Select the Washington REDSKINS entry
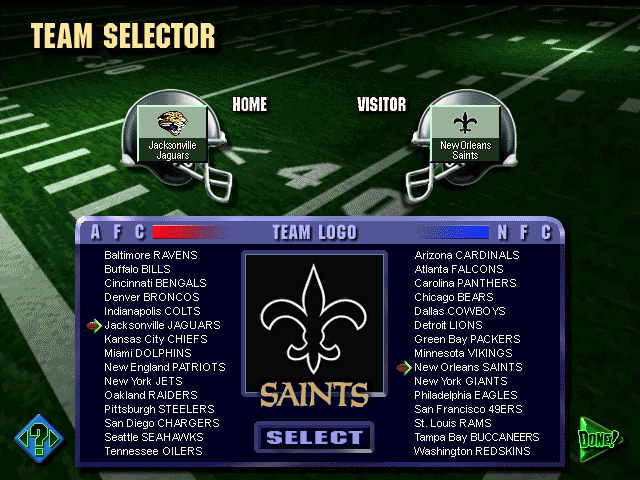 point(472,451)
